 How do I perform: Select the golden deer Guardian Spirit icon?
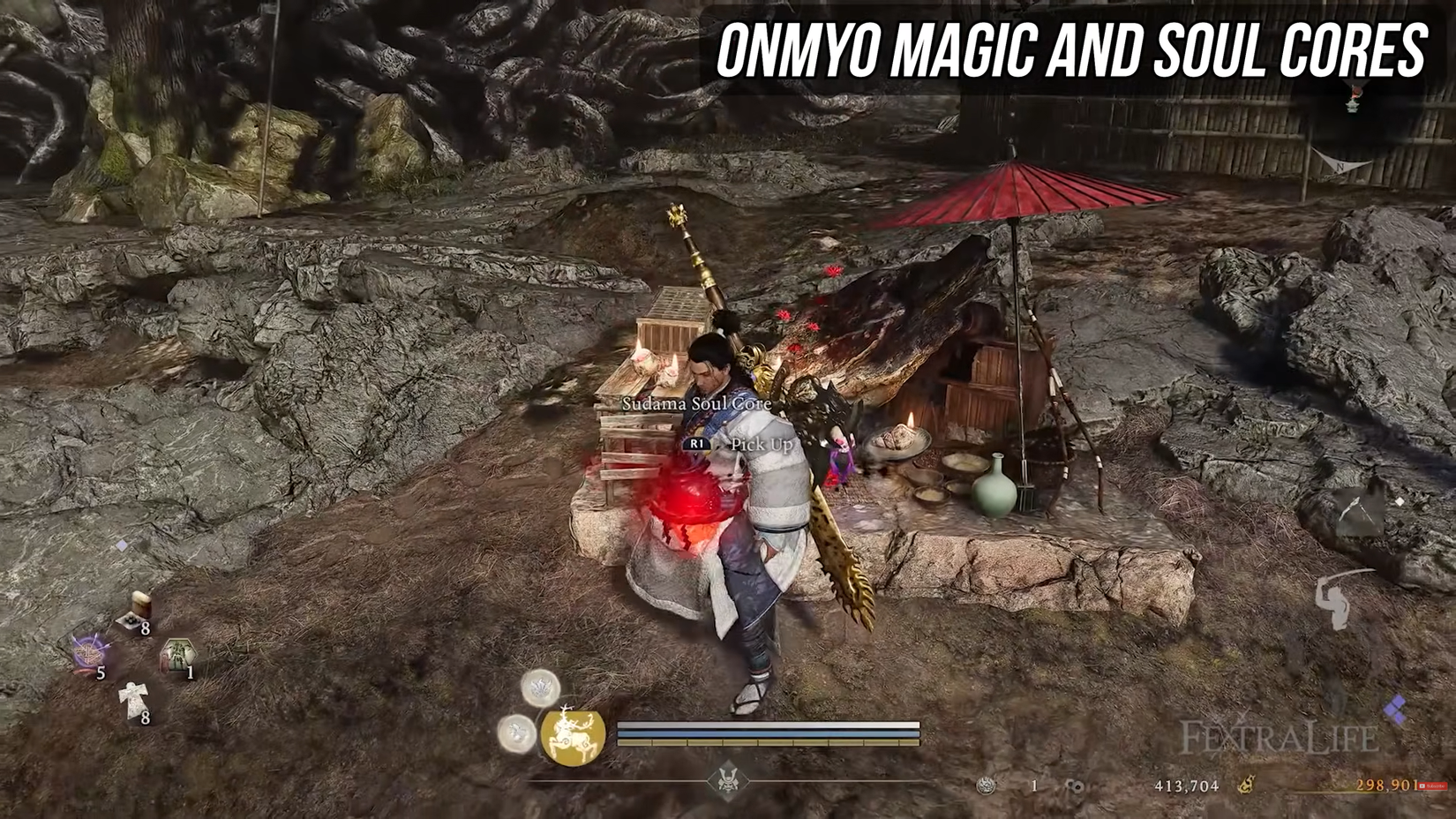(x=574, y=737)
